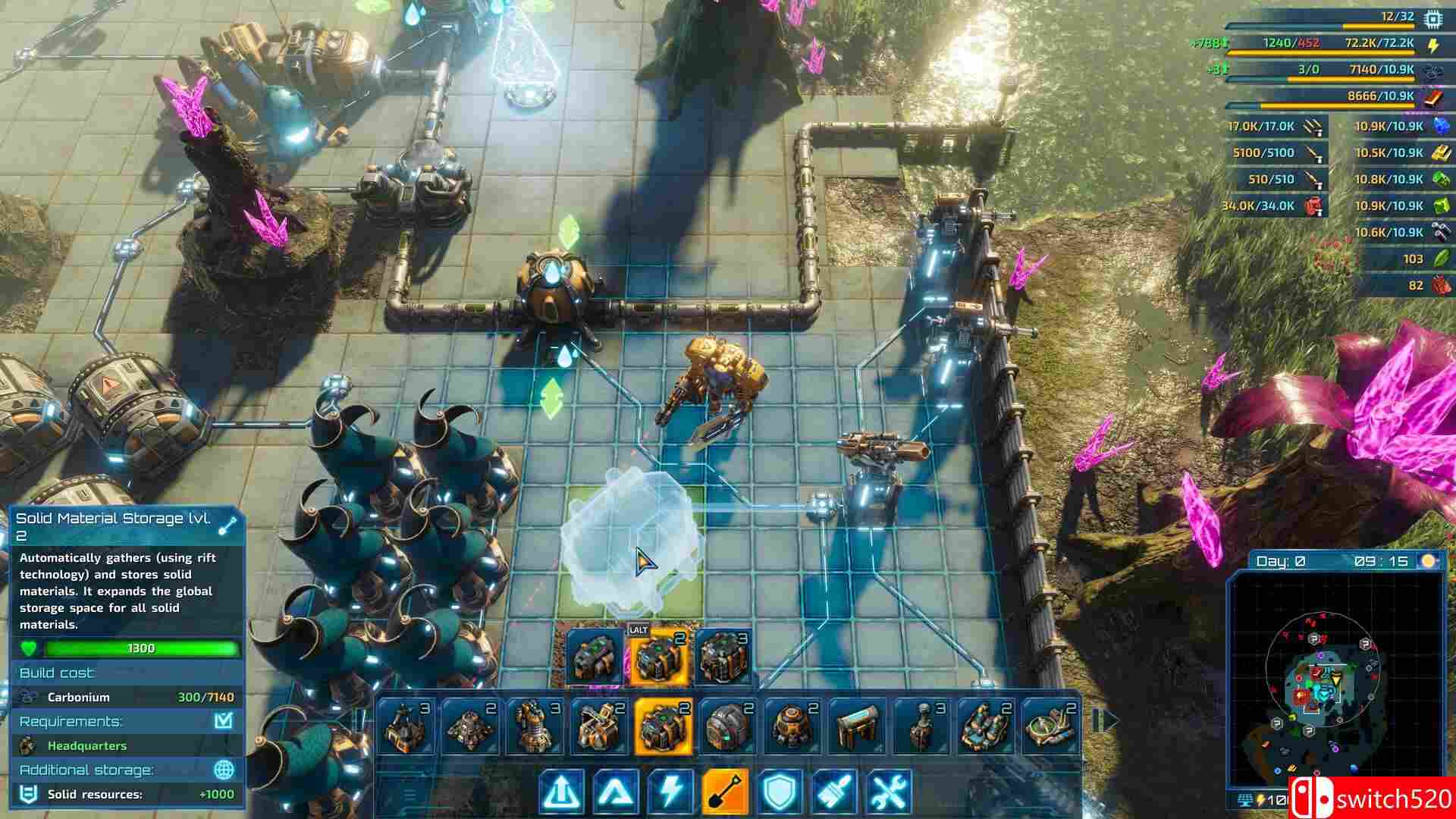This screenshot has height=819, width=1456.
Task: Click the green health bar showing 1300
Action: click(140, 648)
